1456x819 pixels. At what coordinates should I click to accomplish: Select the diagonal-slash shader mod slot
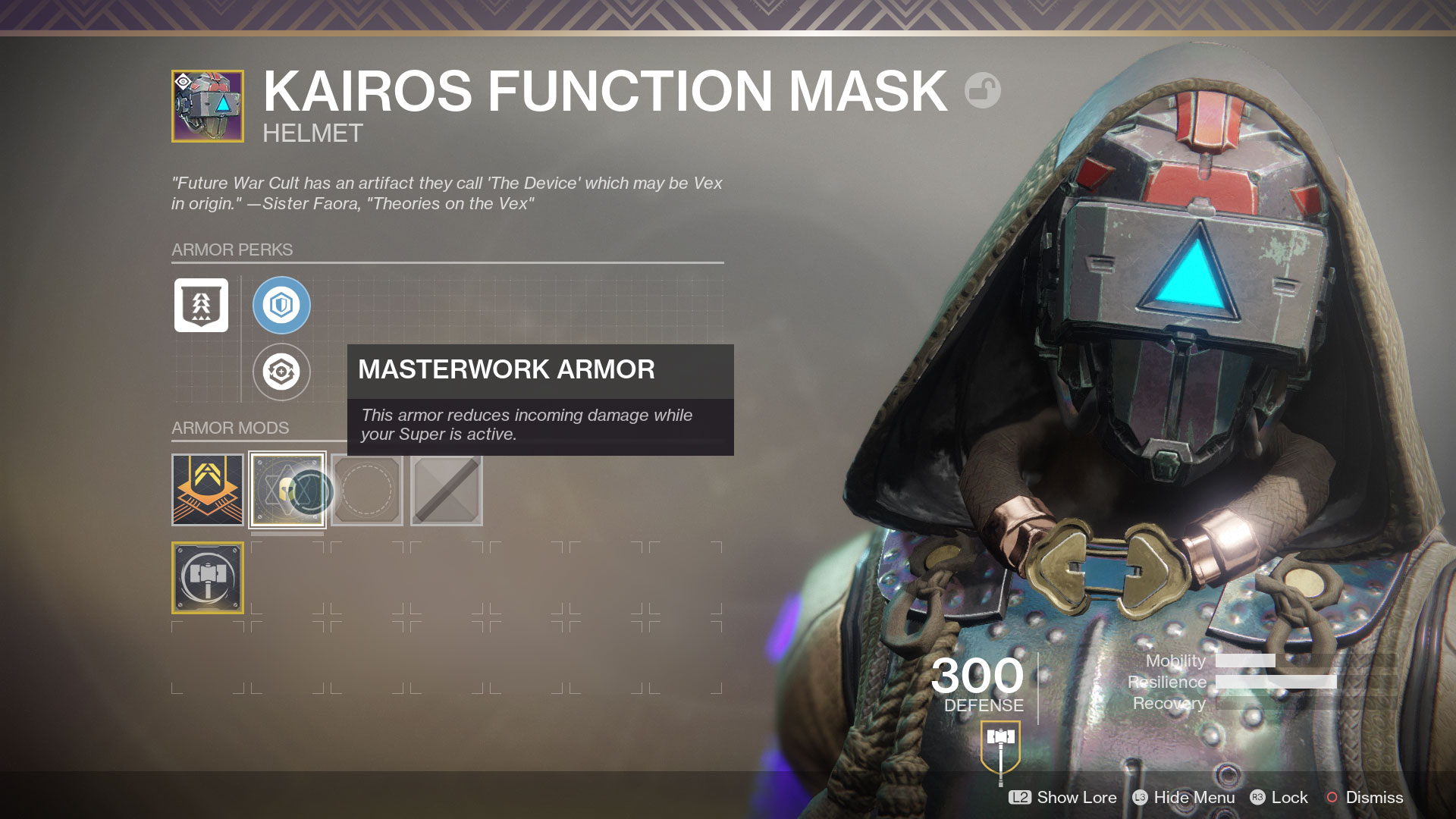447,489
